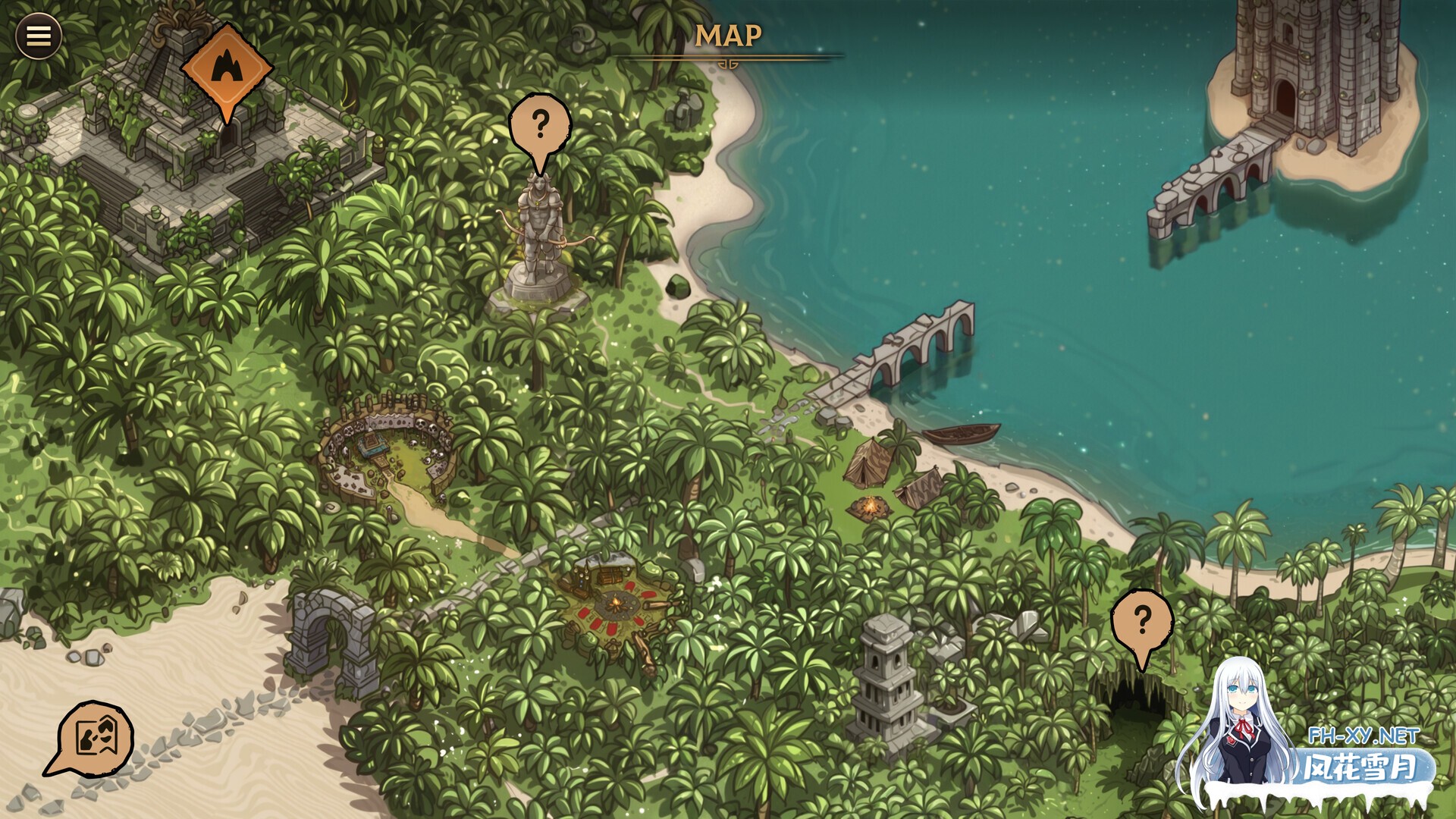Screen dimensions: 1456x819
Task: Select the cave icon inside the diamond-shaped marker
Action: tap(227, 68)
